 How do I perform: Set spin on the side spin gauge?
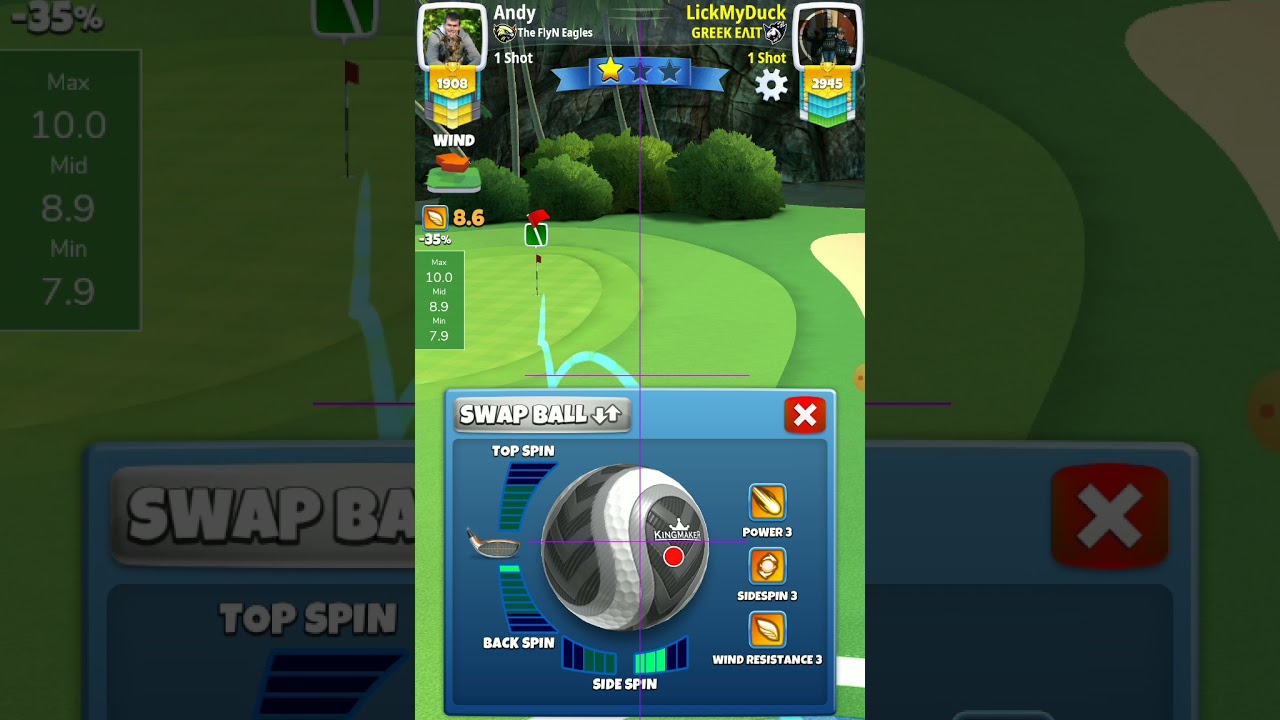point(625,657)
